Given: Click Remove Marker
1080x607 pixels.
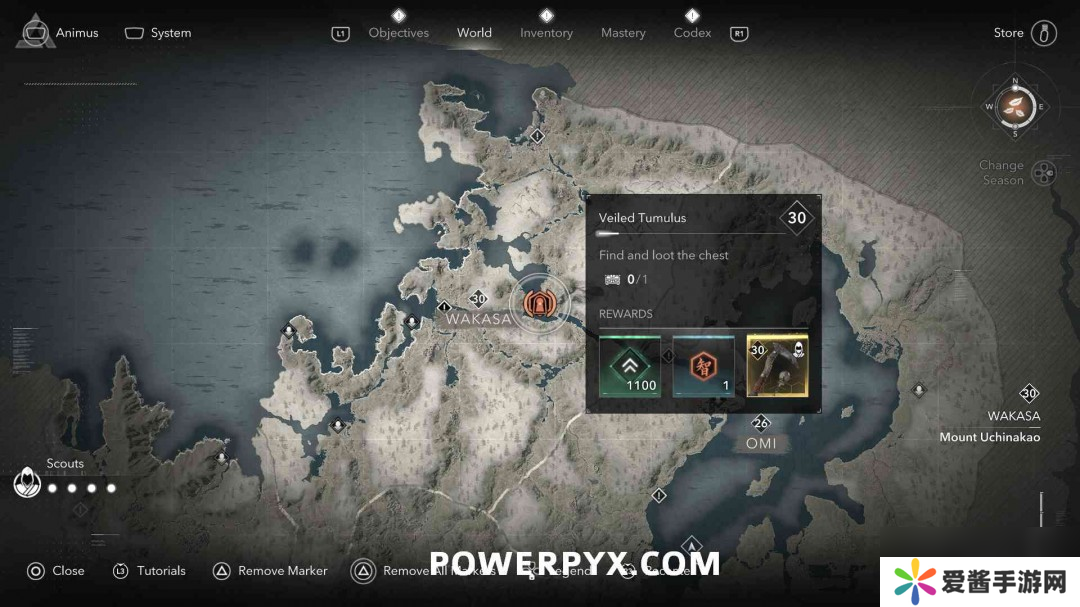Looking at the screenshot, I should 271,571.
